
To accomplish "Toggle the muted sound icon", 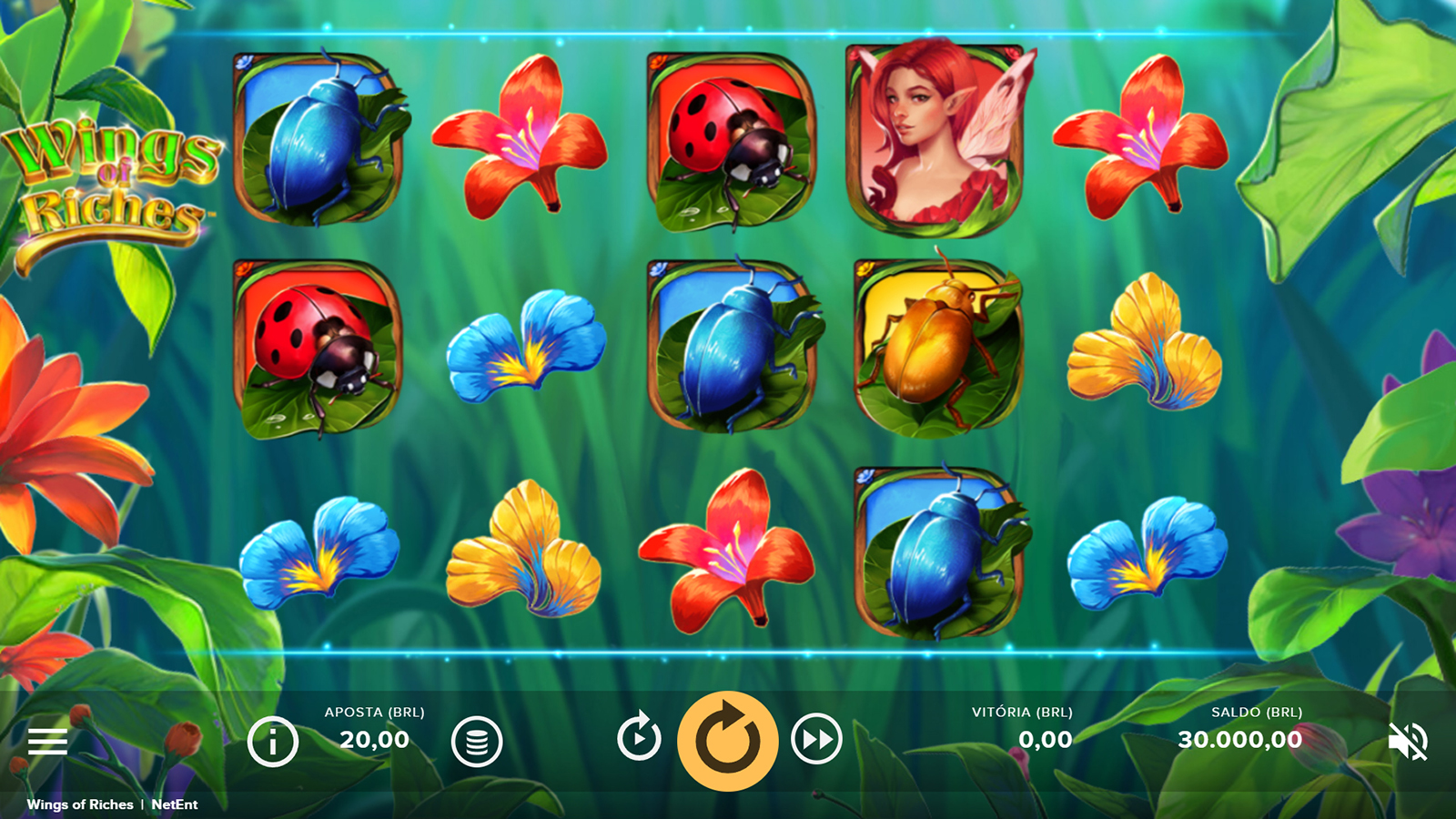I will tap(1408, 742).
